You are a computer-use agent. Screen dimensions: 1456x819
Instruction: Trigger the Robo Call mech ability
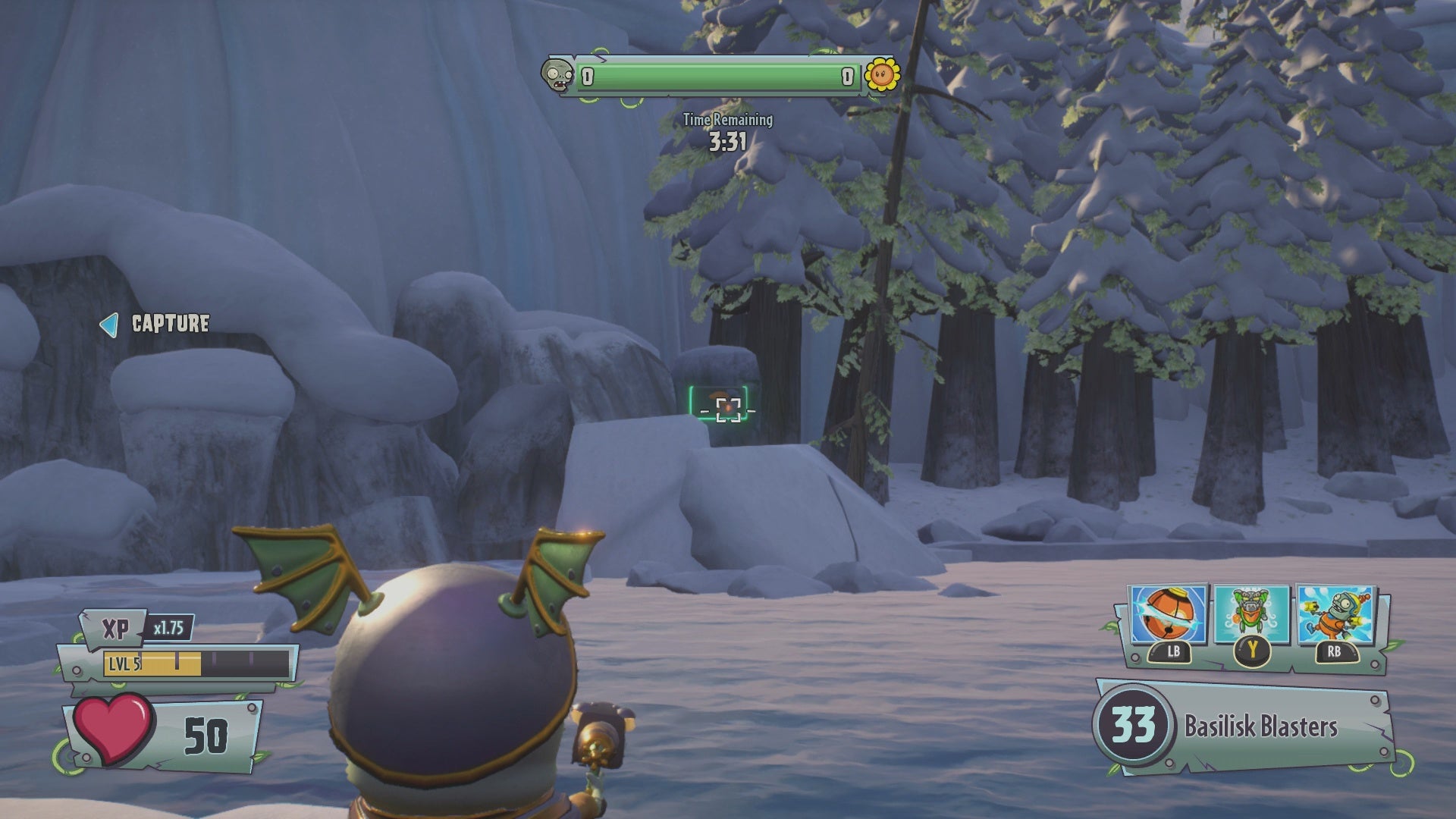(1251, 616)
